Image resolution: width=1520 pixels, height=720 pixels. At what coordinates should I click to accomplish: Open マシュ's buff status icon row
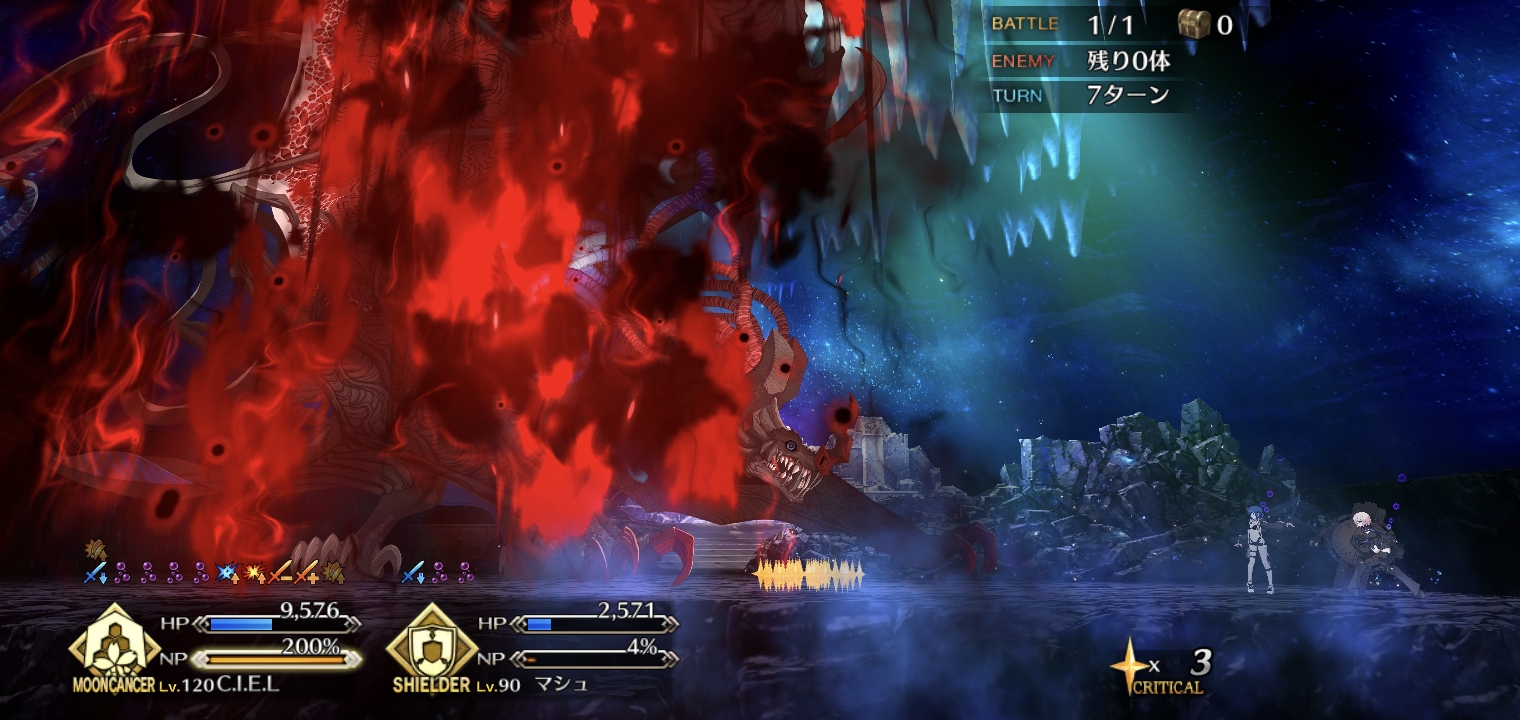[438, 573]
